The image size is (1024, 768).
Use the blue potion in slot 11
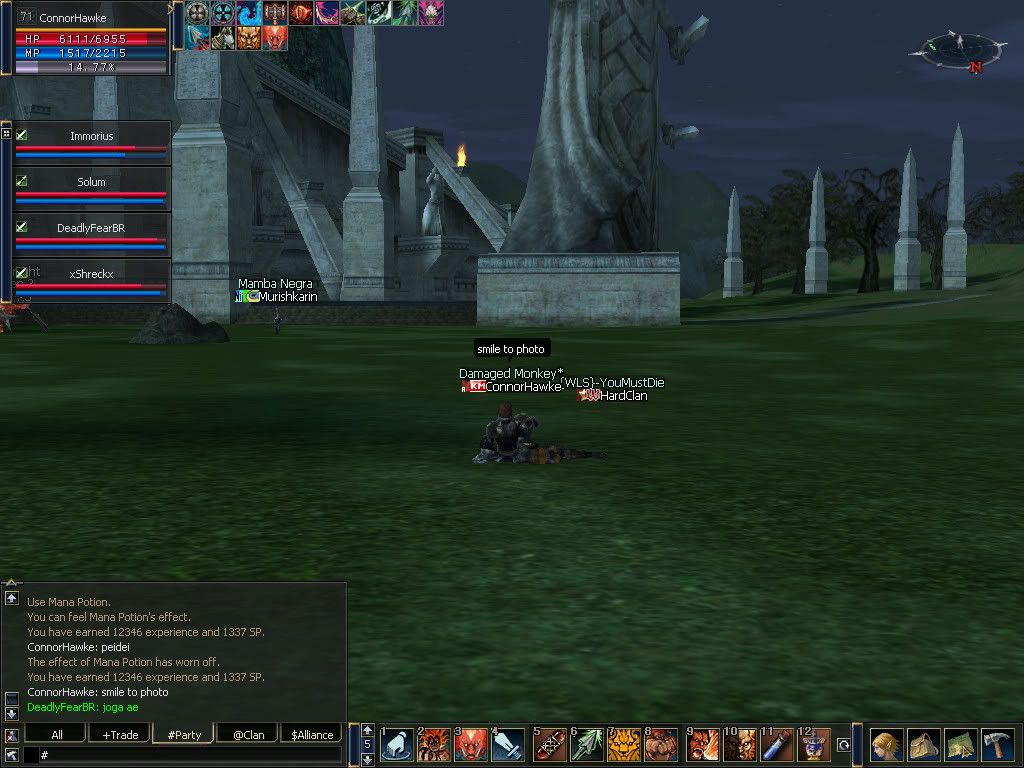pos(776,746)
